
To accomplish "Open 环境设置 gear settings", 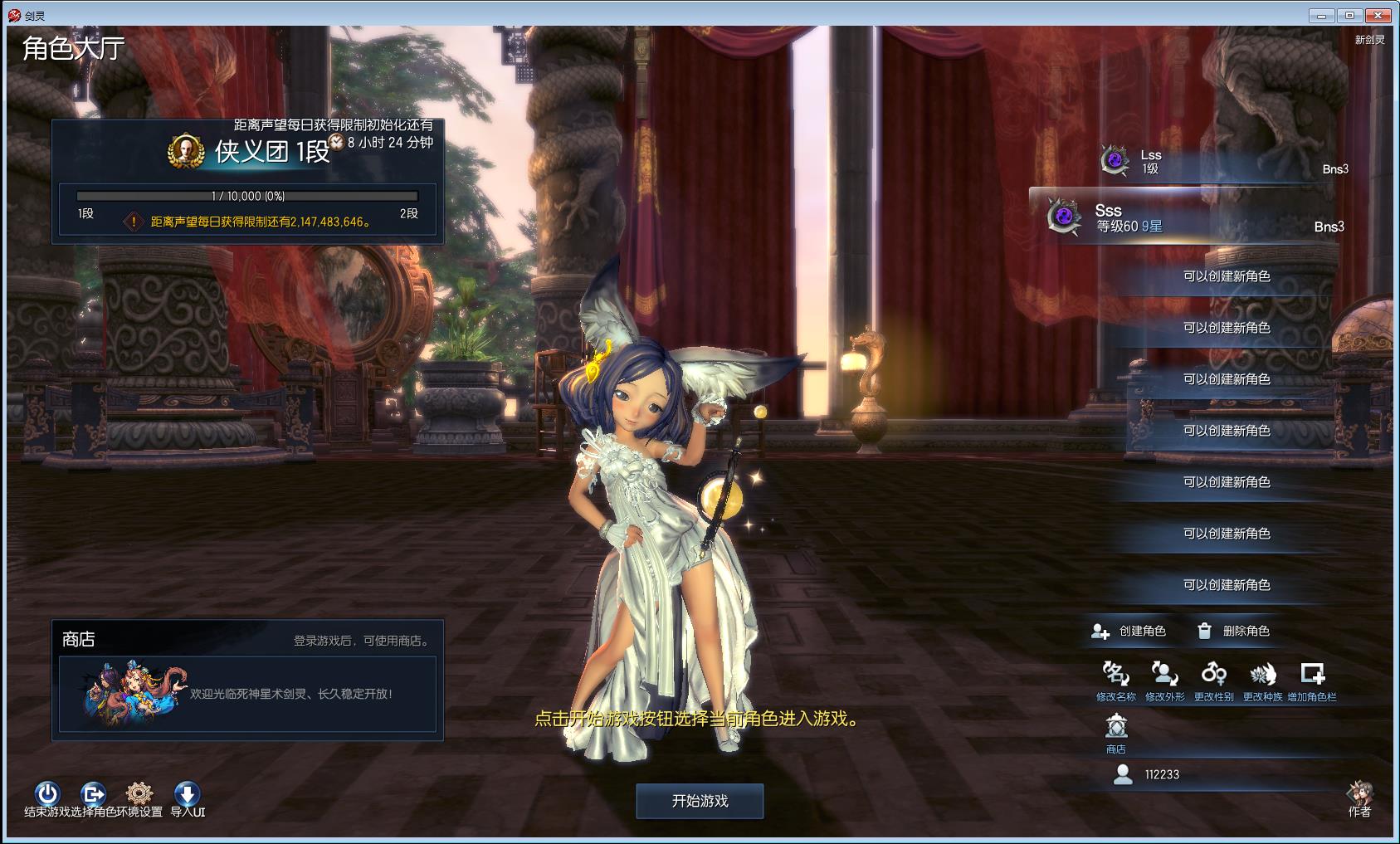I will click(139, 793).
